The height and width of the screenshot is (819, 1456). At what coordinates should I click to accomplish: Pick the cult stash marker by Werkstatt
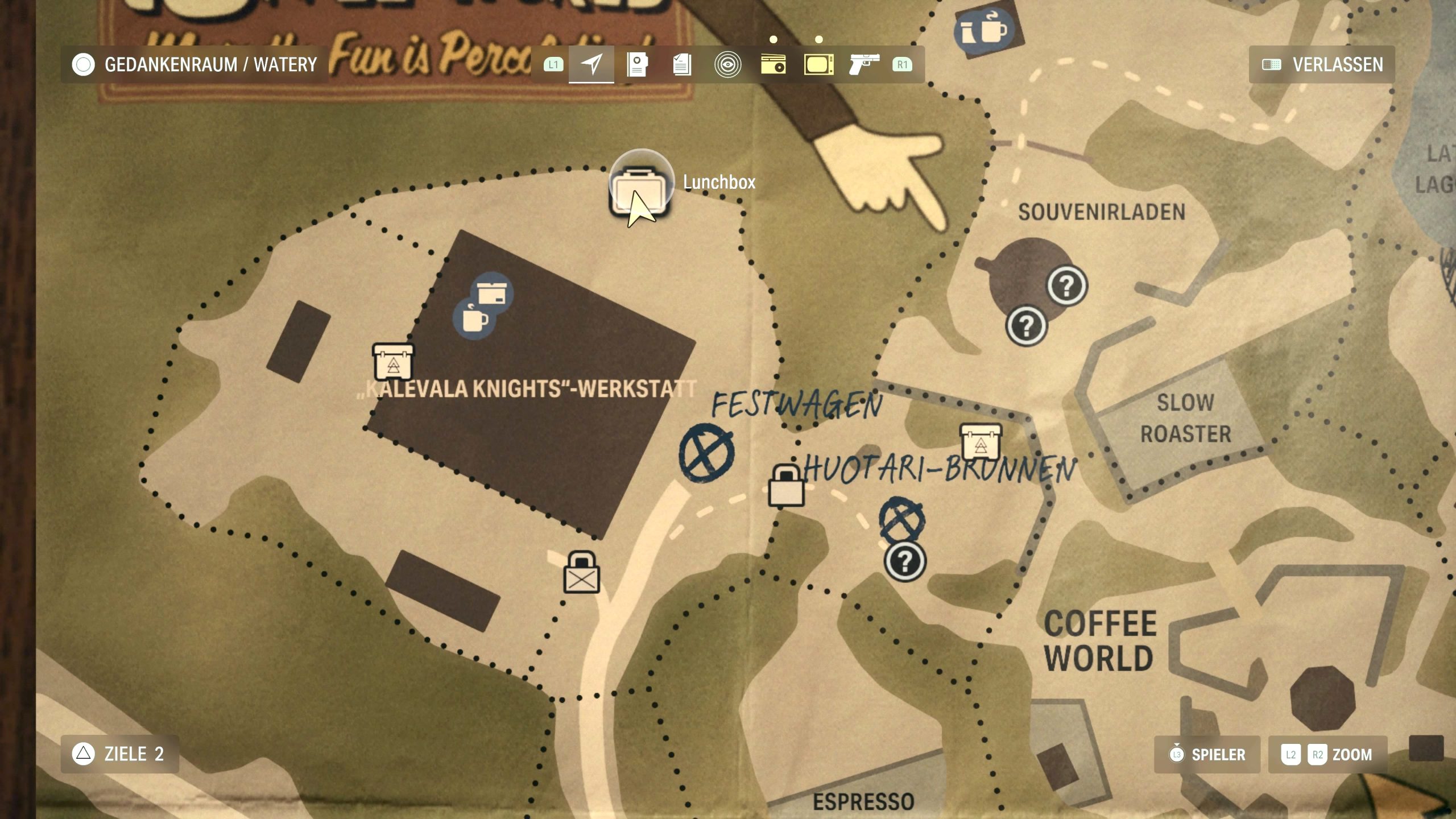[x=393, y=362]
